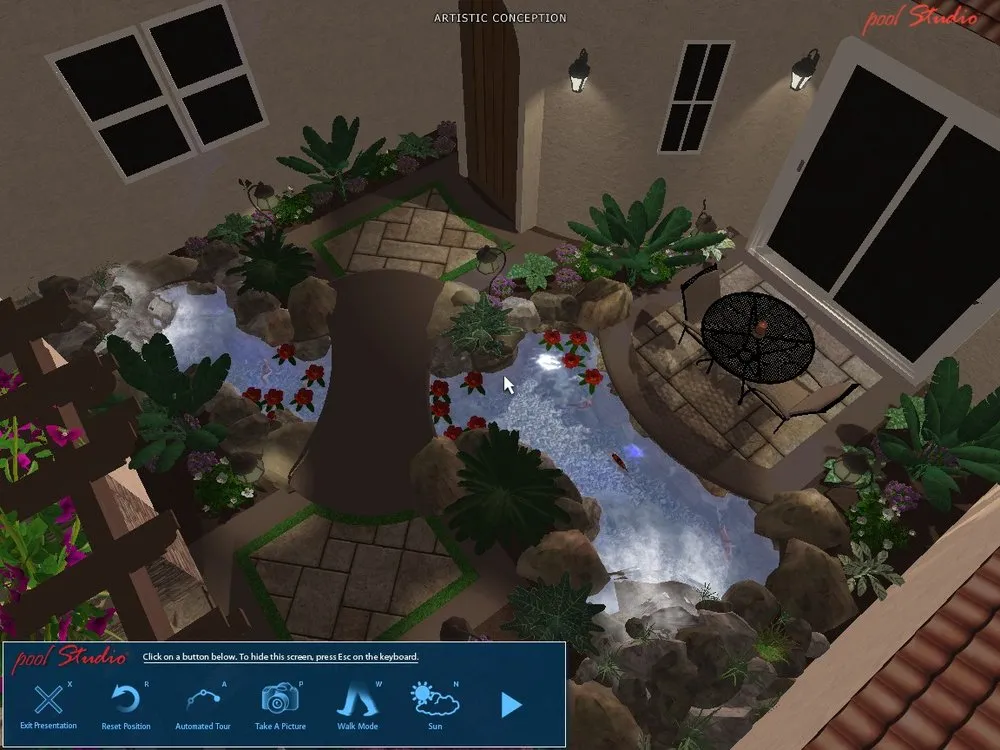Activate Walk Mode
The width and height of the screenshot is (1000, 750).
point(357,700)
